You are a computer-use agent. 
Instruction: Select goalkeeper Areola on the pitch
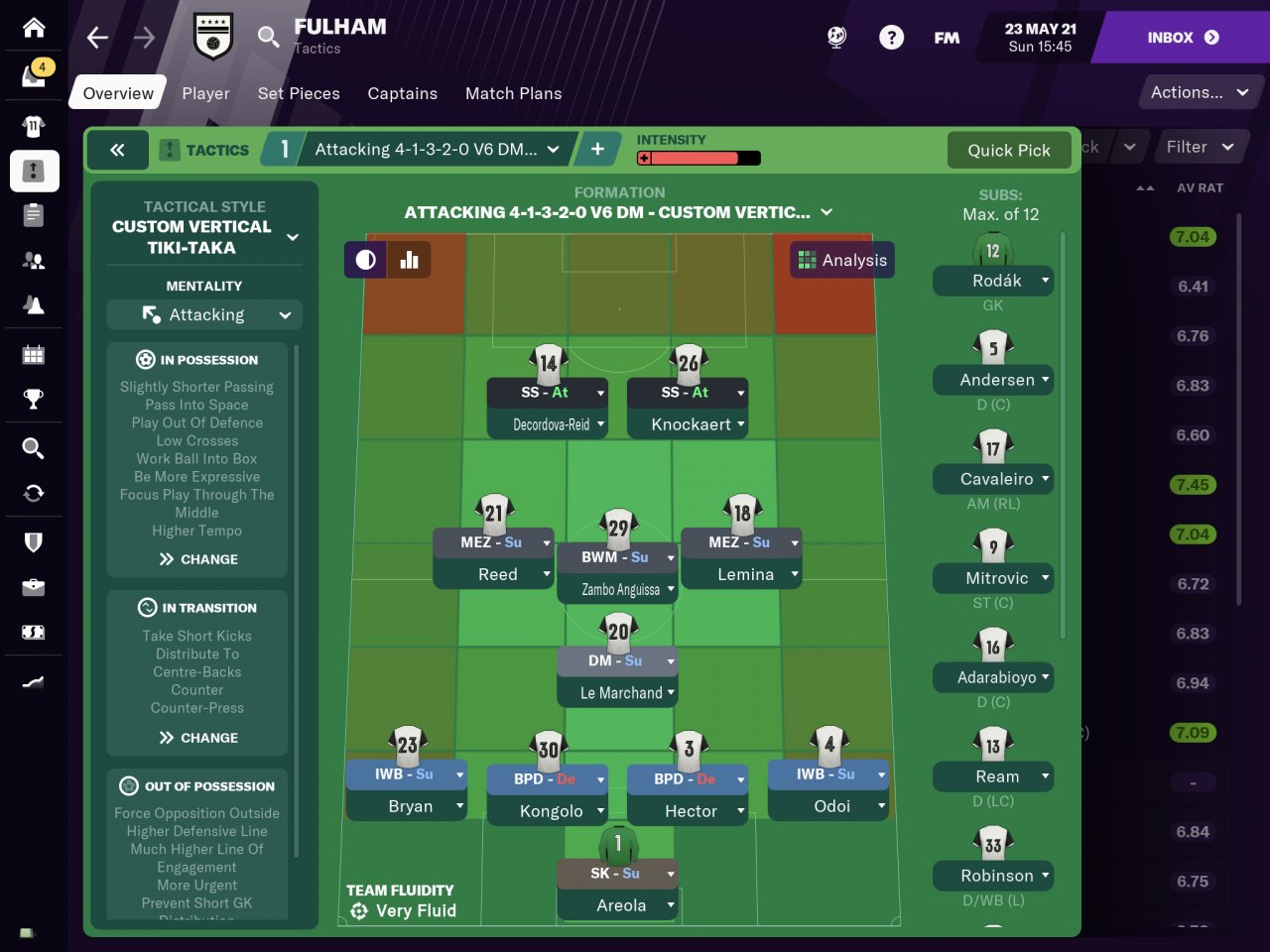(620, 905)
